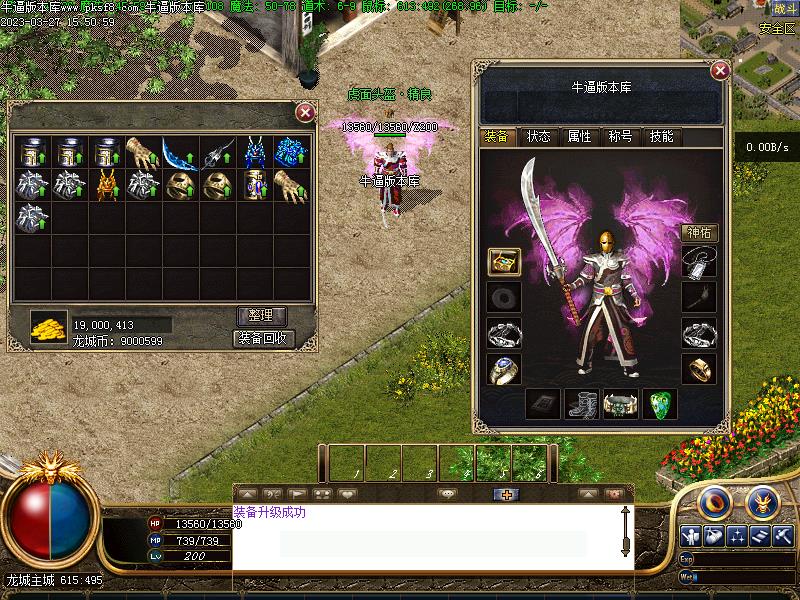Click the 整理 sort button
The width and height of the screenshot is (800, 600).
[x=262, y=316]
